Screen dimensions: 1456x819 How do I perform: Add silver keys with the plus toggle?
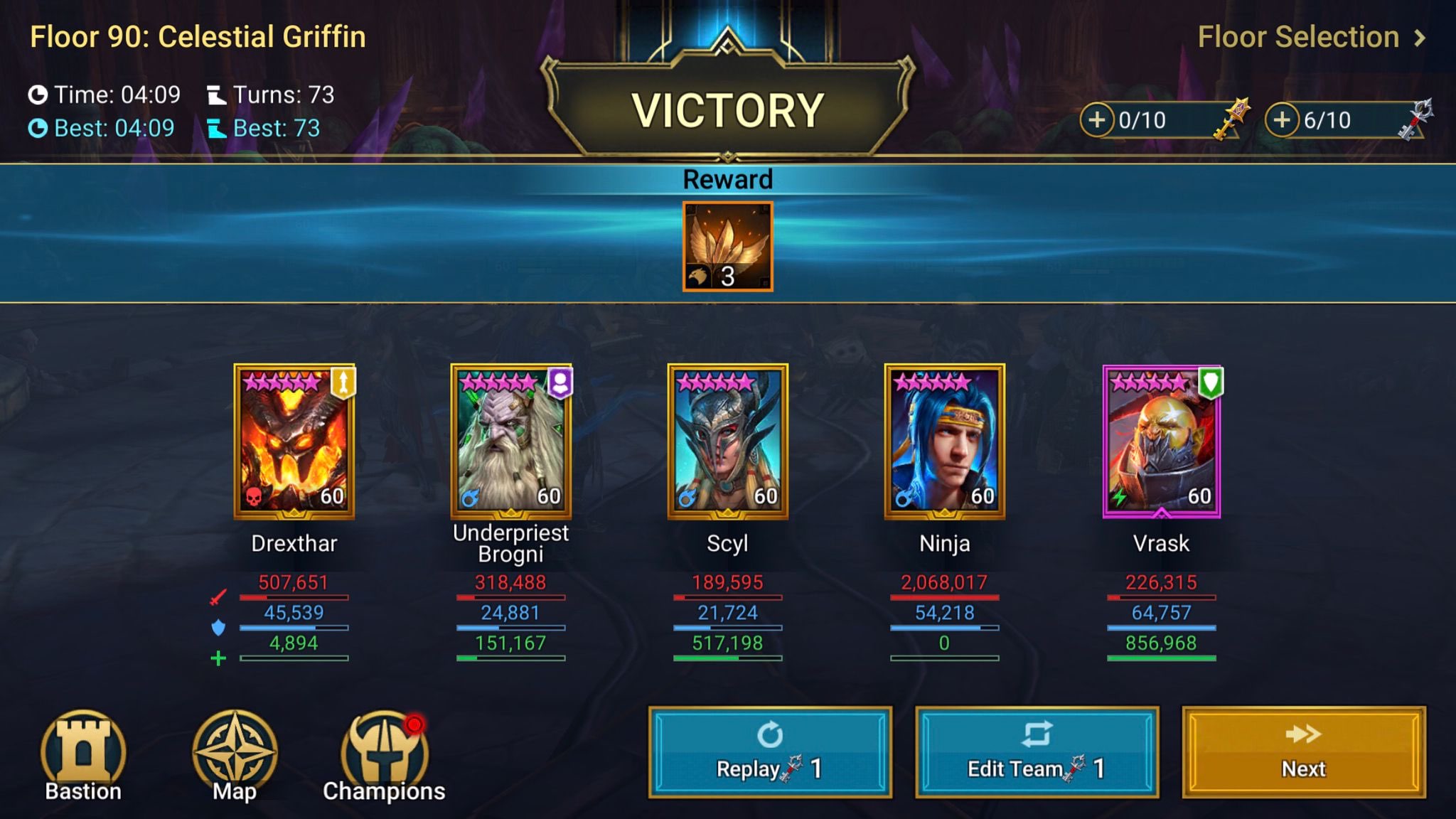click(1283, 120)
